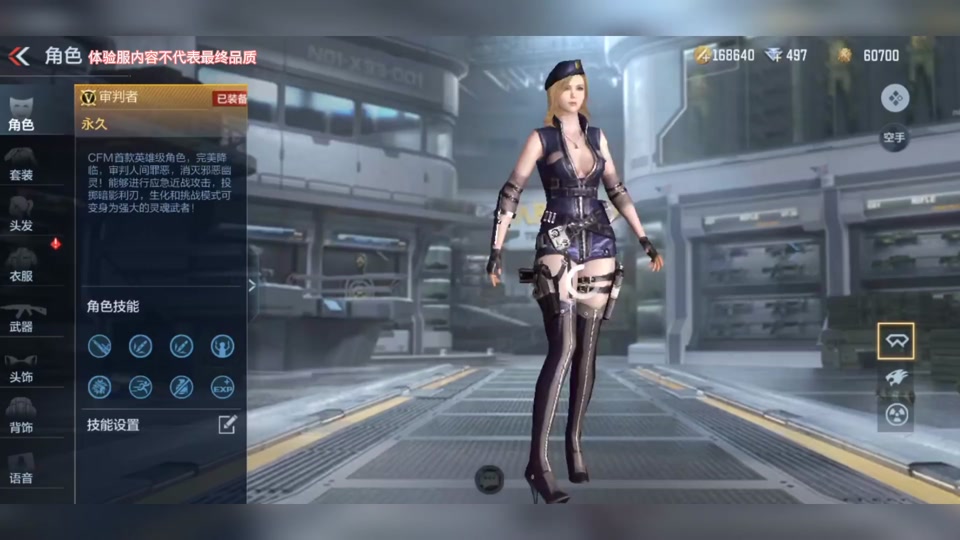Open the 武器 (Weapon) category
Image resolution: width=960 pixels, height=540 pixels.
point(21,315)
